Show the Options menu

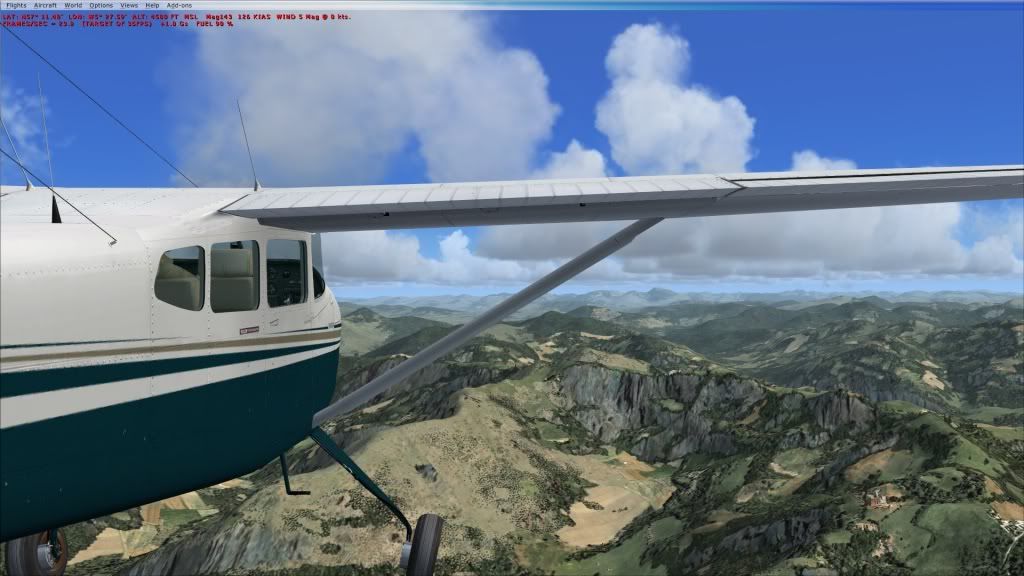coord(101,6)
